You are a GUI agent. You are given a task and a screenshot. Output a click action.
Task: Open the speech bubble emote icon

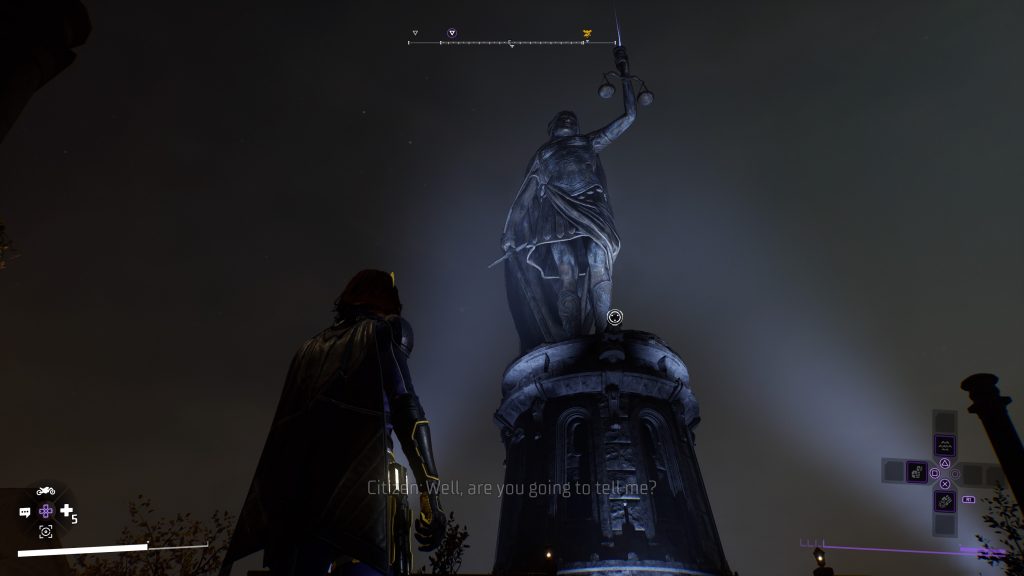(x=25, y=512)
